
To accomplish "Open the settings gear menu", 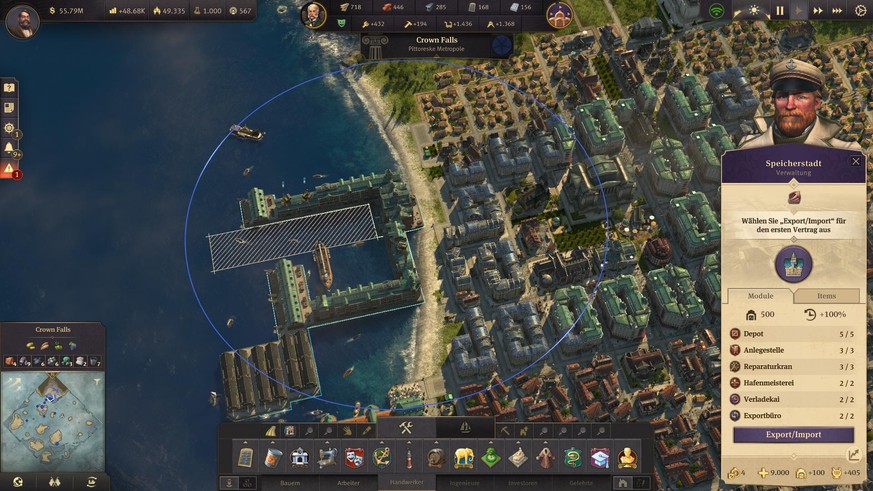I will click(861, 11).
